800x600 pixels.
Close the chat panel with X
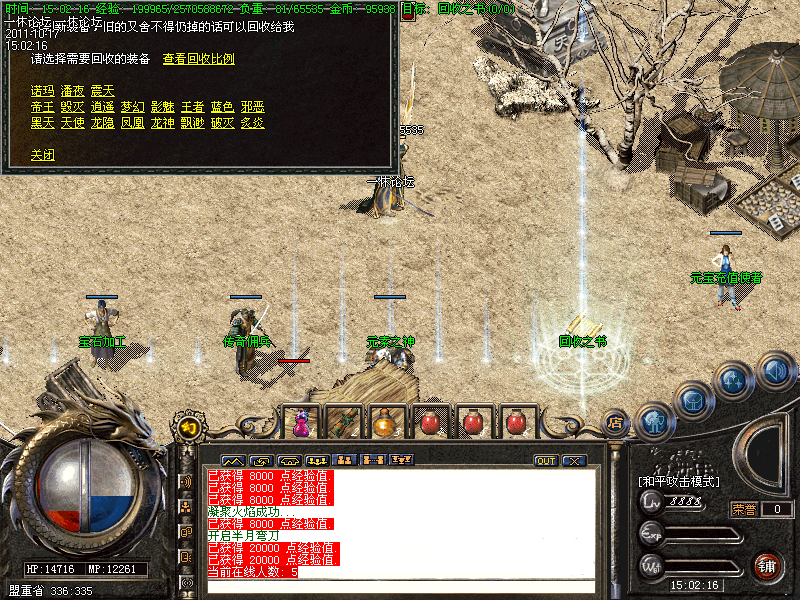tap(573, 461)
